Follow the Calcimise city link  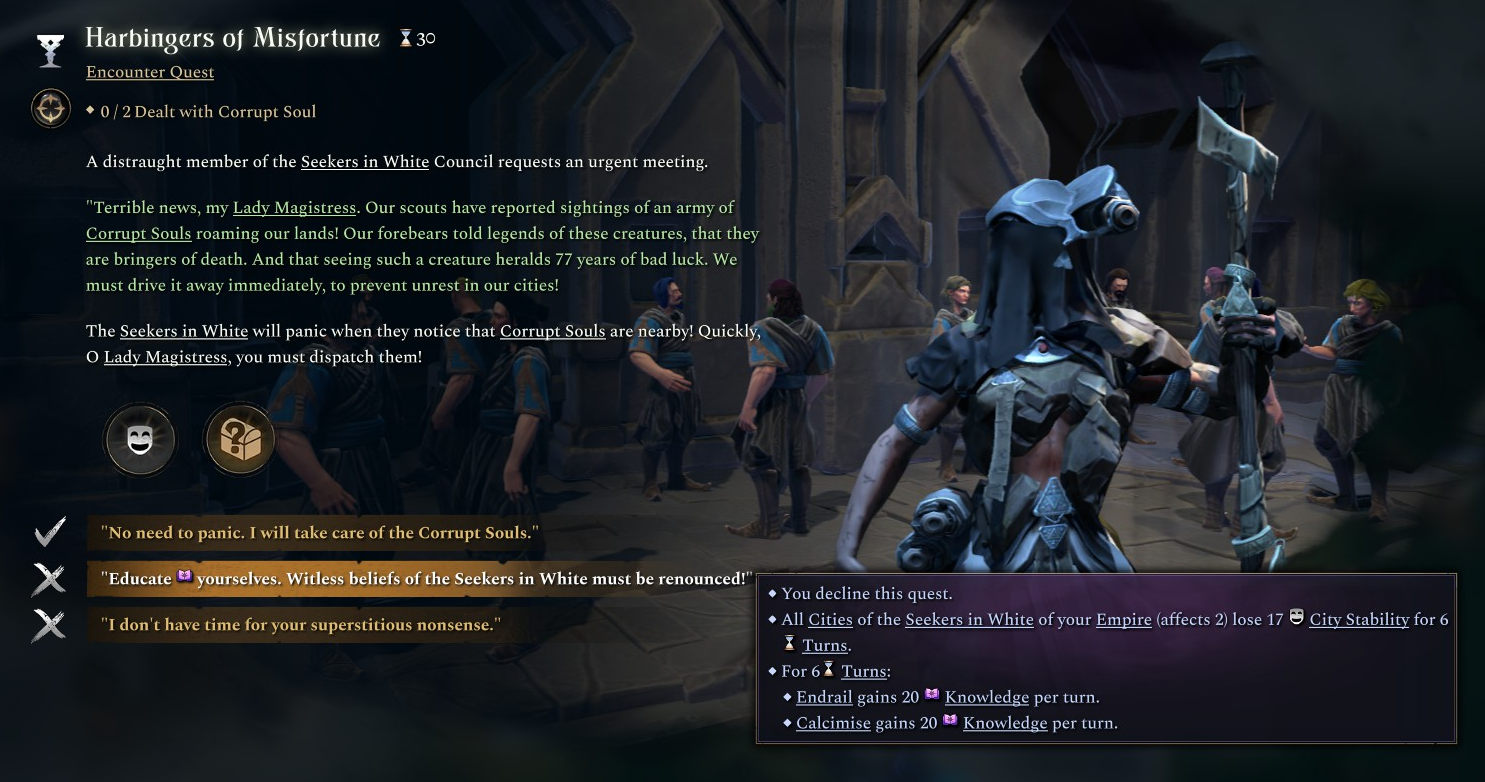(833, 723)
